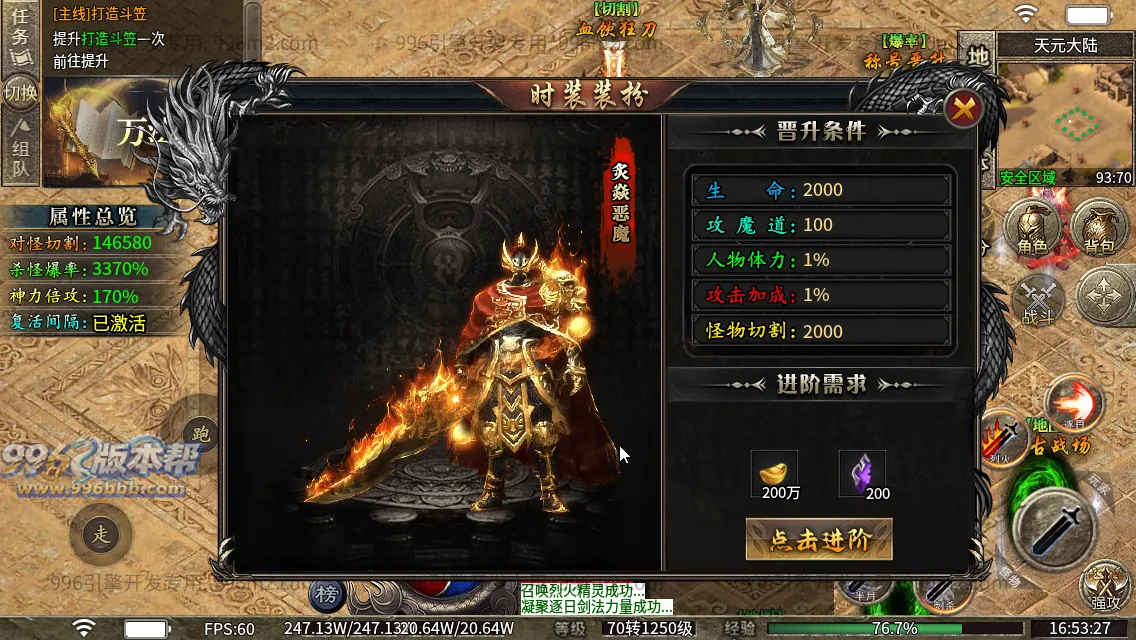Tap the 战斗 crossed-swords combat icon
Screen dimensions: 1136x640
pyautogui.click(x=1038, y=300)
